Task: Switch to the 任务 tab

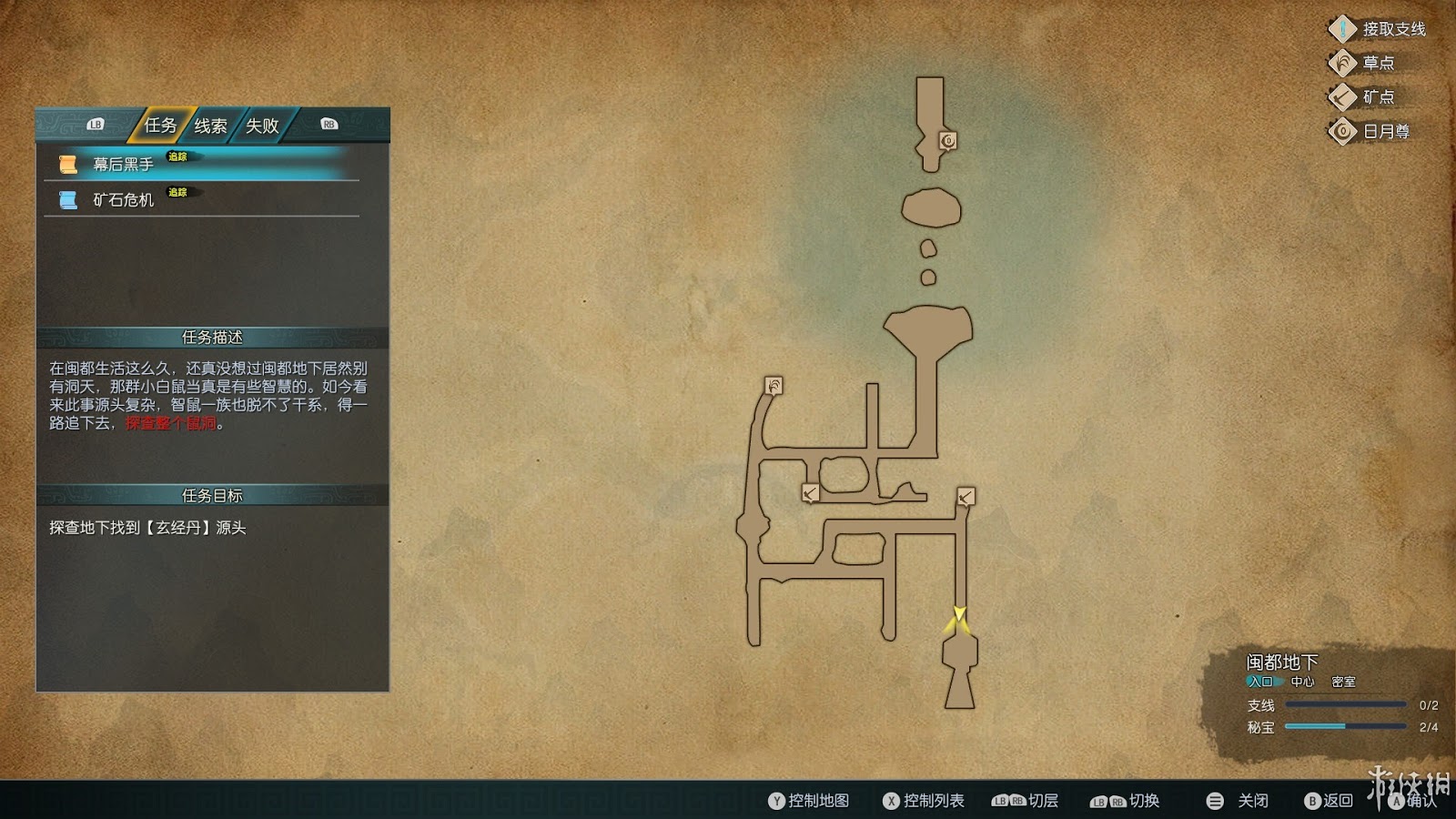Action: 160,126
